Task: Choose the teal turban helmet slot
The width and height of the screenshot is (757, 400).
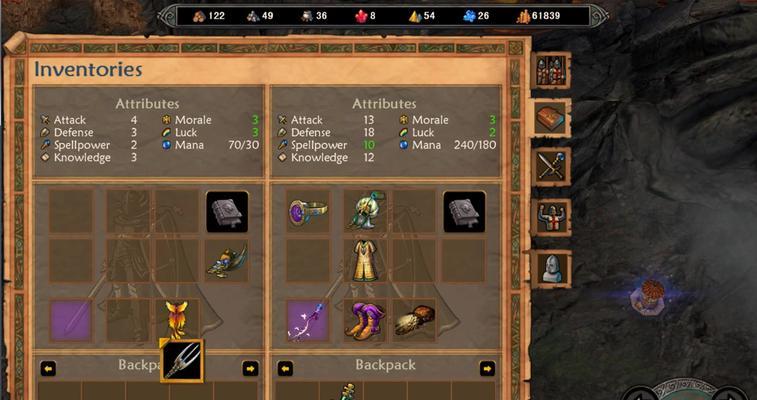Action: click(x=365, y=211)
